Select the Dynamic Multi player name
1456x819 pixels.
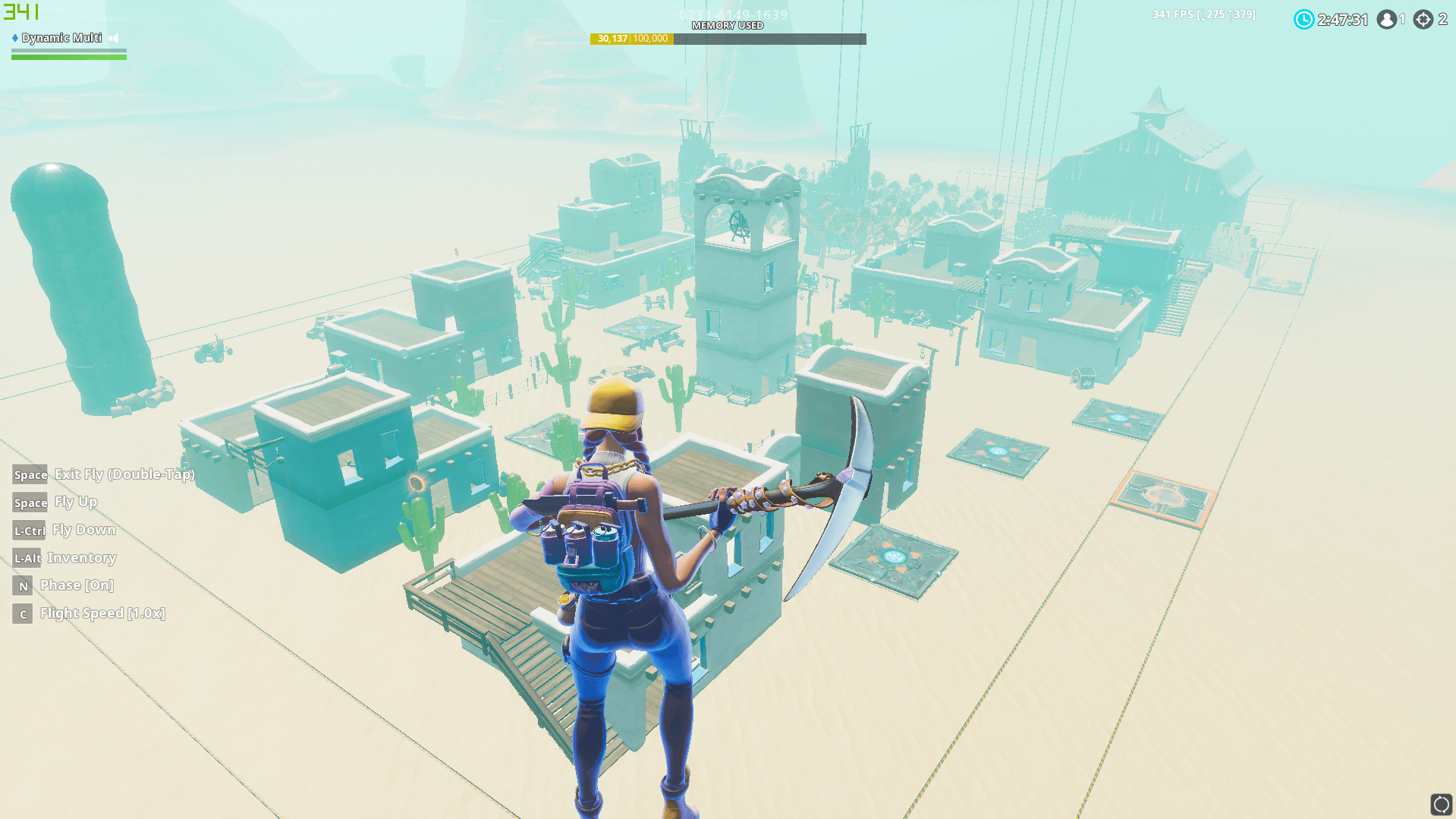click(x=61, y=38)
